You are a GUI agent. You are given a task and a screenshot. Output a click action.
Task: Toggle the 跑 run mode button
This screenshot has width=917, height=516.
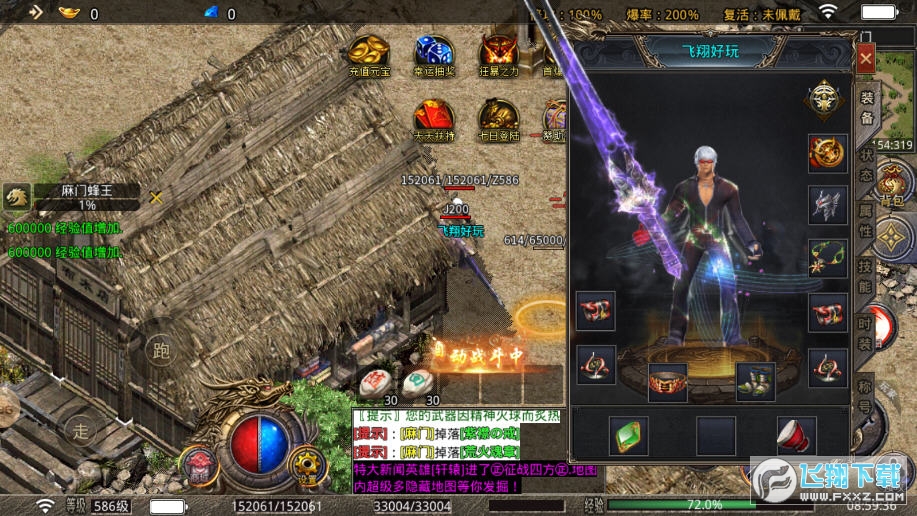[x=159, y=350]
